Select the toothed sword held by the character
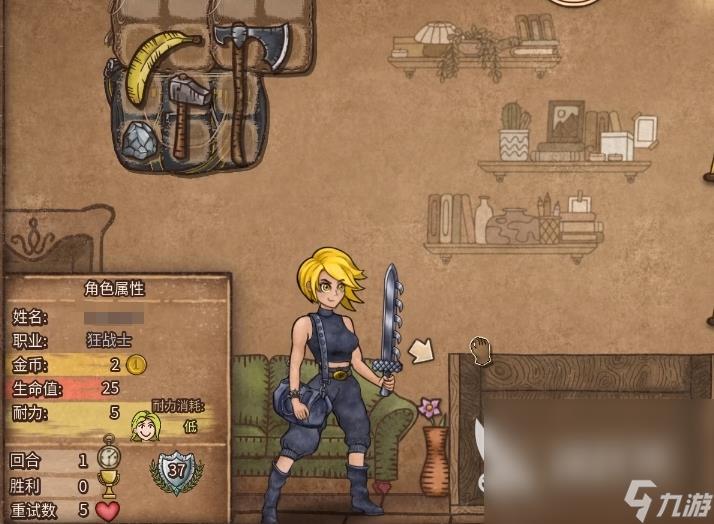 point(389,325)
